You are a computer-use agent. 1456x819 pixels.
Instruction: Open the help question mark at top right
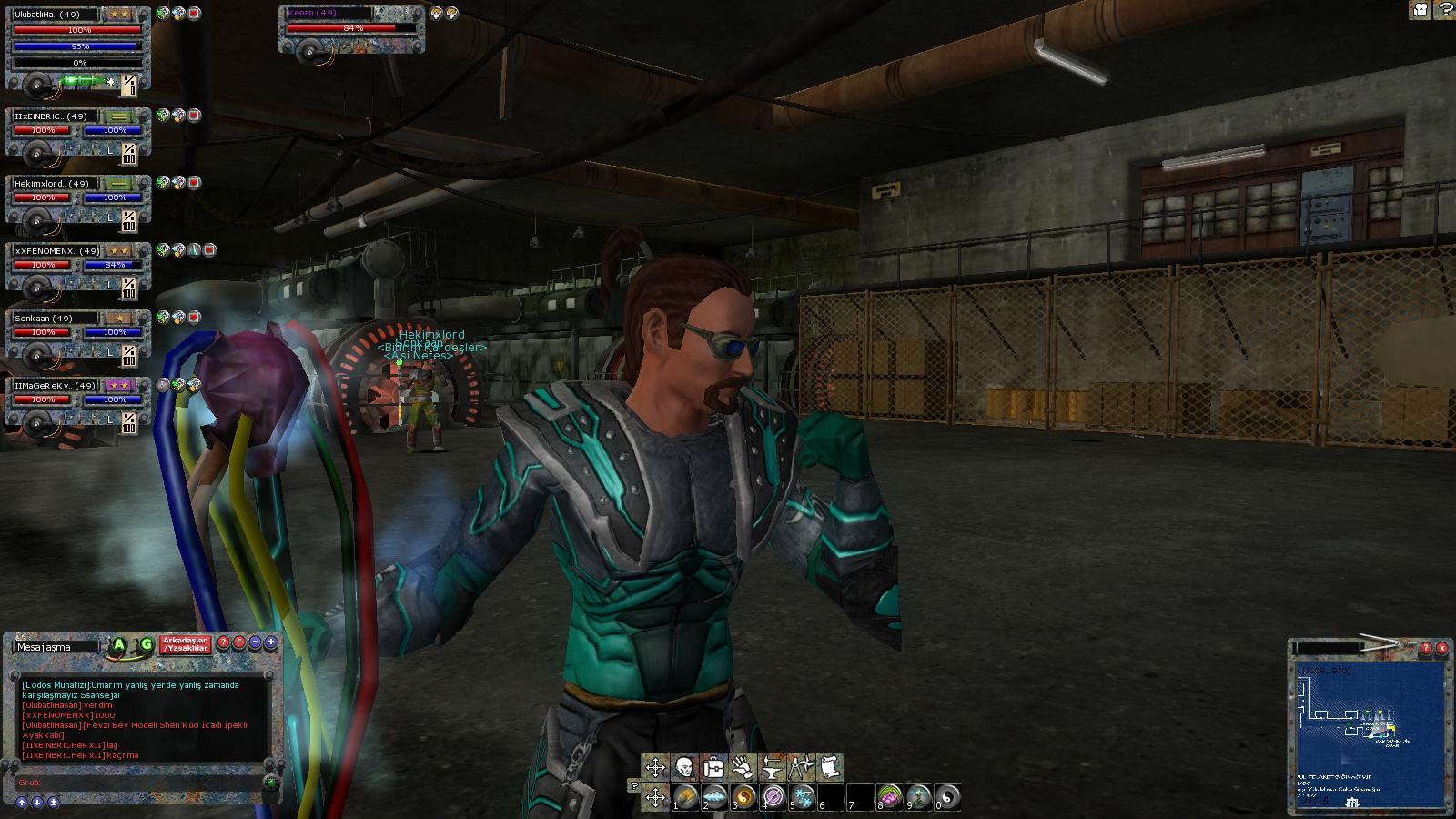1444,9
